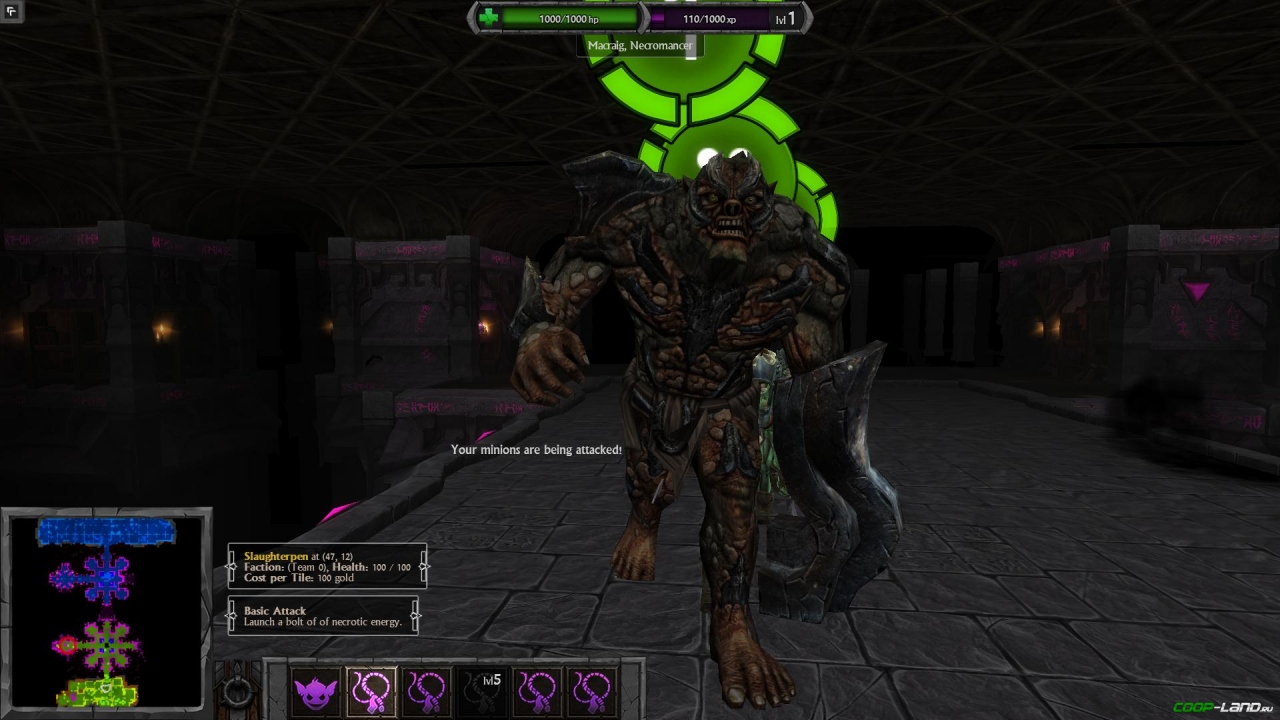This screenshot has width=1280, height=720.
Task: Click the red circle marker on minimap
Action: point(66,646)
